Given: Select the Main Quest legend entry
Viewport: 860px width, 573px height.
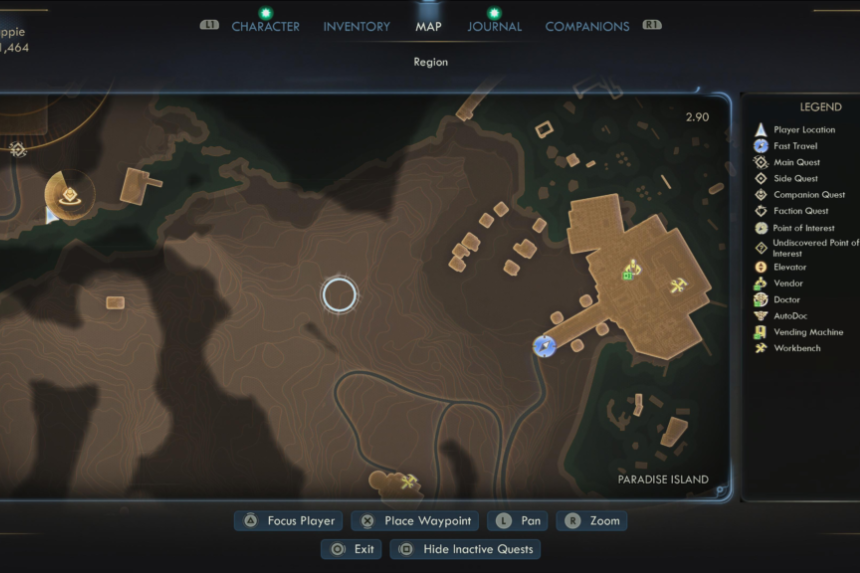Looking at the screenshot, I should tap(796, 162).
